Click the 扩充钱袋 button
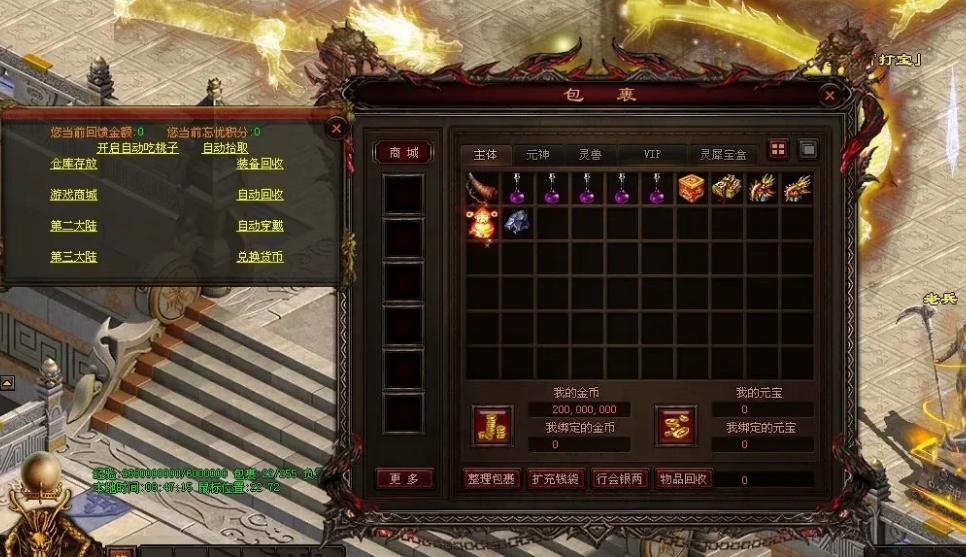 (x=554, y=479)
